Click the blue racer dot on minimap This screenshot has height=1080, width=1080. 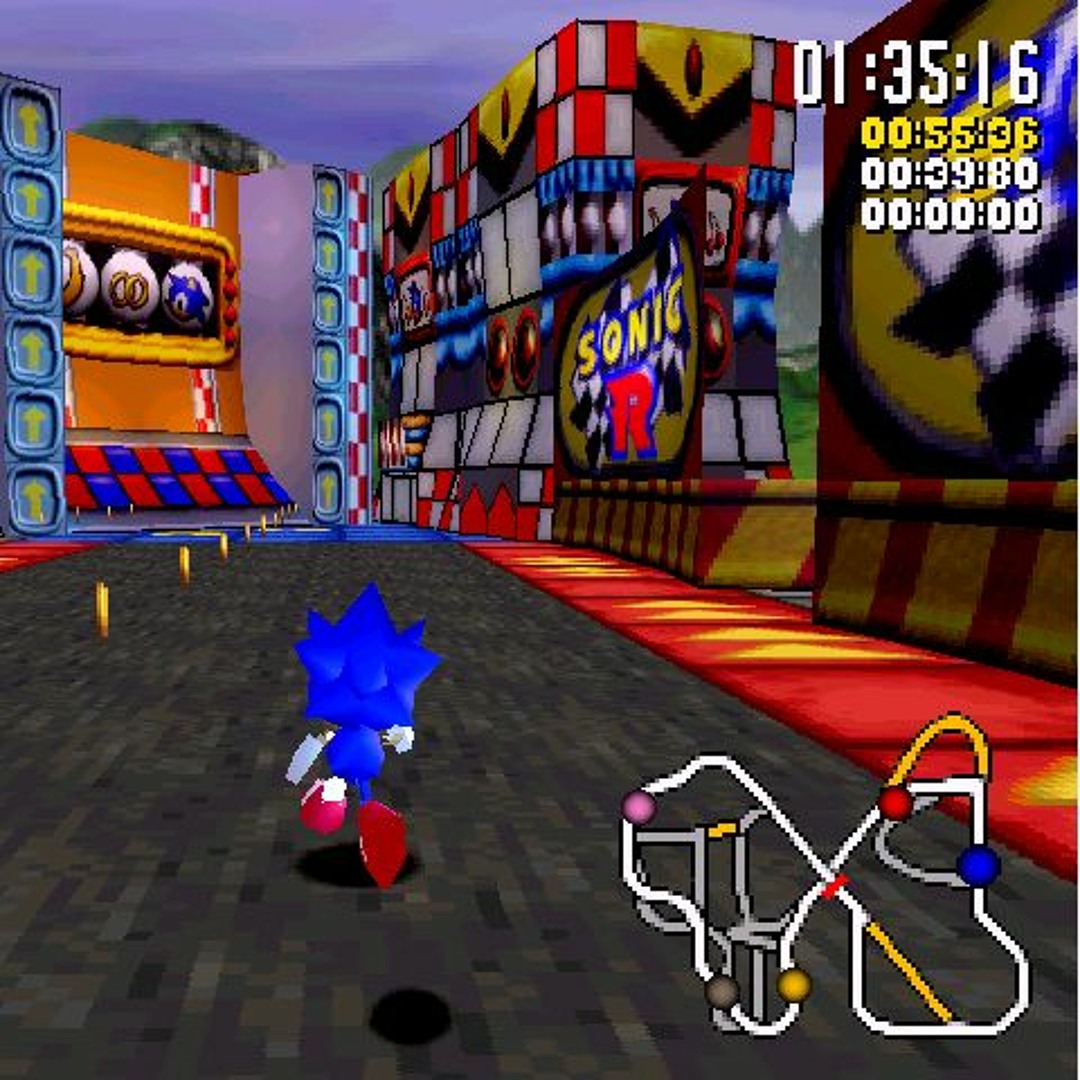pyautogui.click(x=977, y=866)
